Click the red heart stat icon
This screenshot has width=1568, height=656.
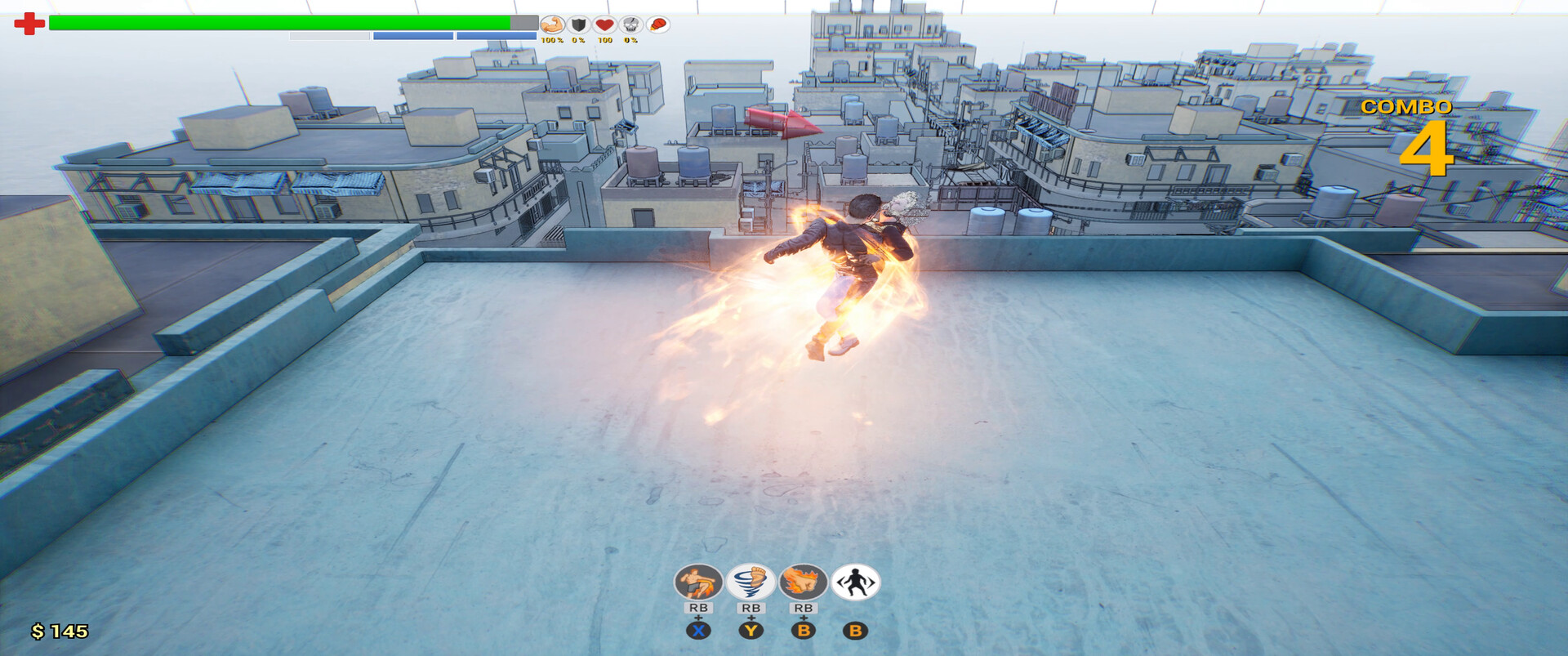(x=604, y=25)
